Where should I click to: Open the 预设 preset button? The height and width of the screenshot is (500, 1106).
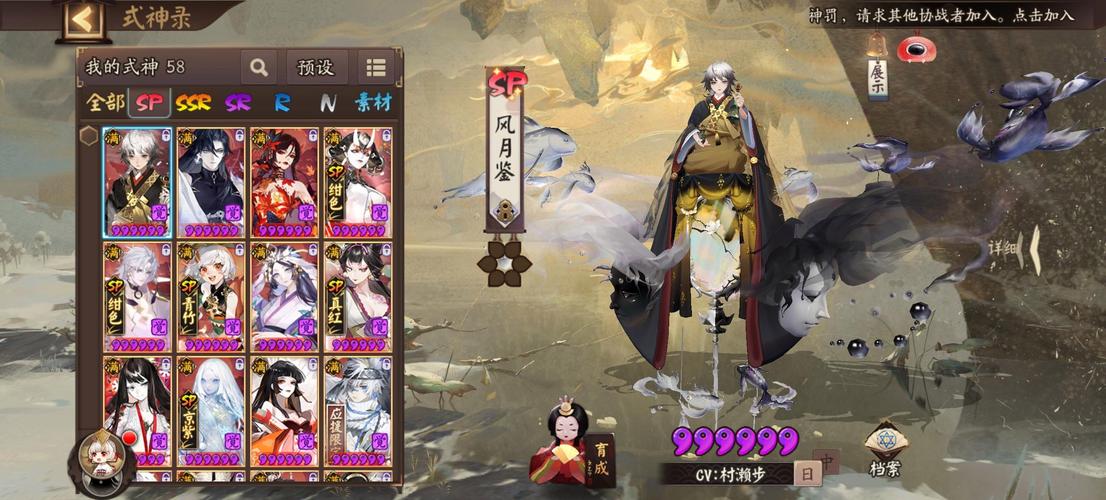click(x=315, y=68)
